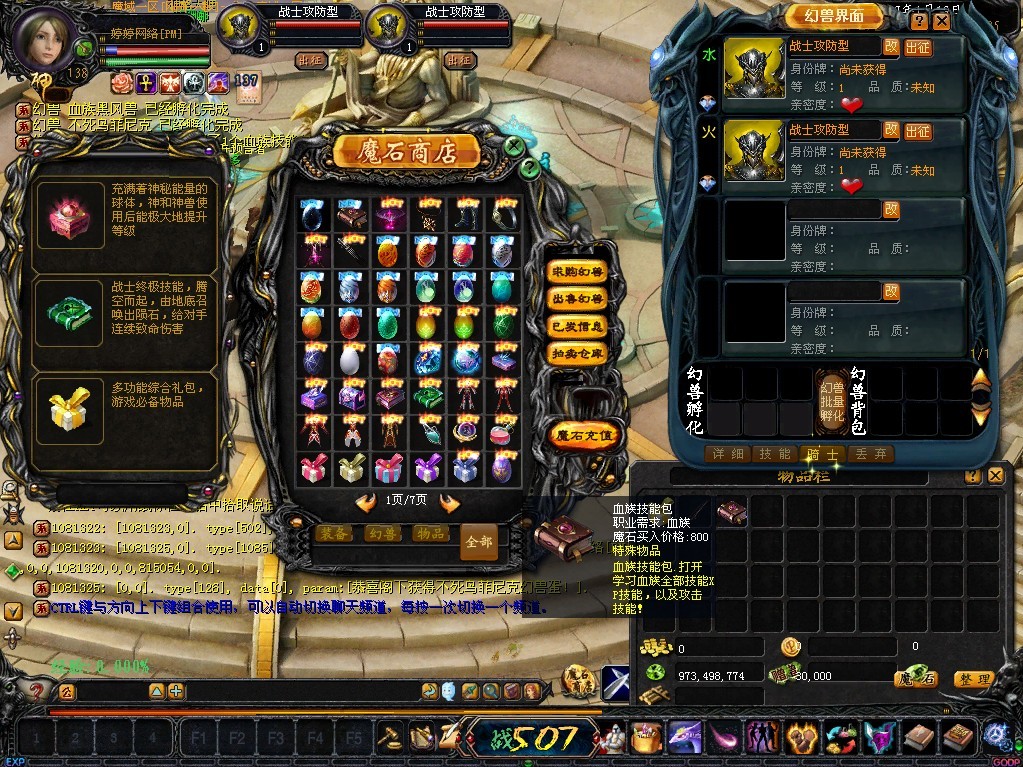Select the white egg in the shop grid
The width and height of the screenshot is (1023, 767).
(x=349, y=359)
